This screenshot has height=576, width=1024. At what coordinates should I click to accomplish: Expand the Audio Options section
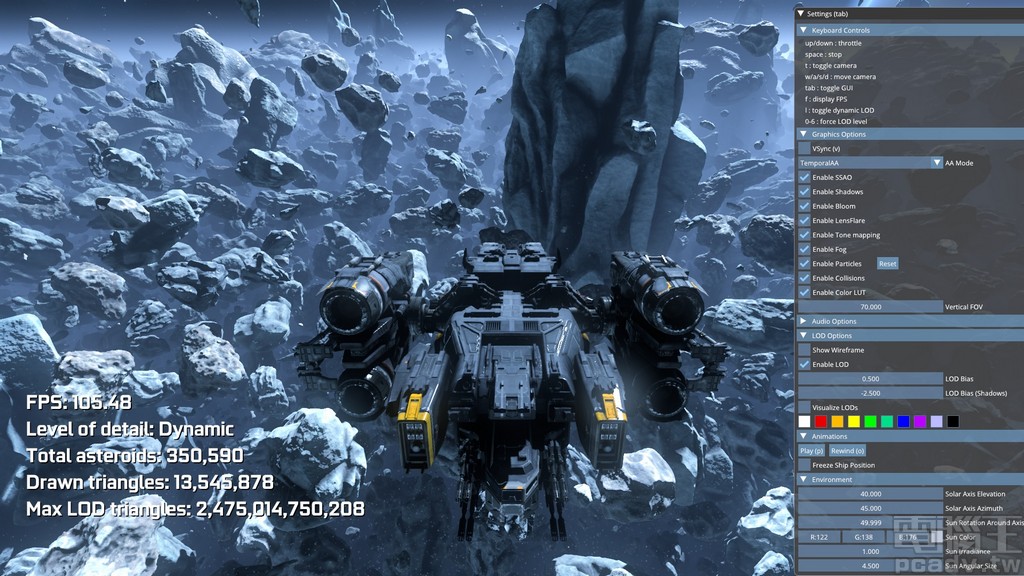(x=802, y=321)
